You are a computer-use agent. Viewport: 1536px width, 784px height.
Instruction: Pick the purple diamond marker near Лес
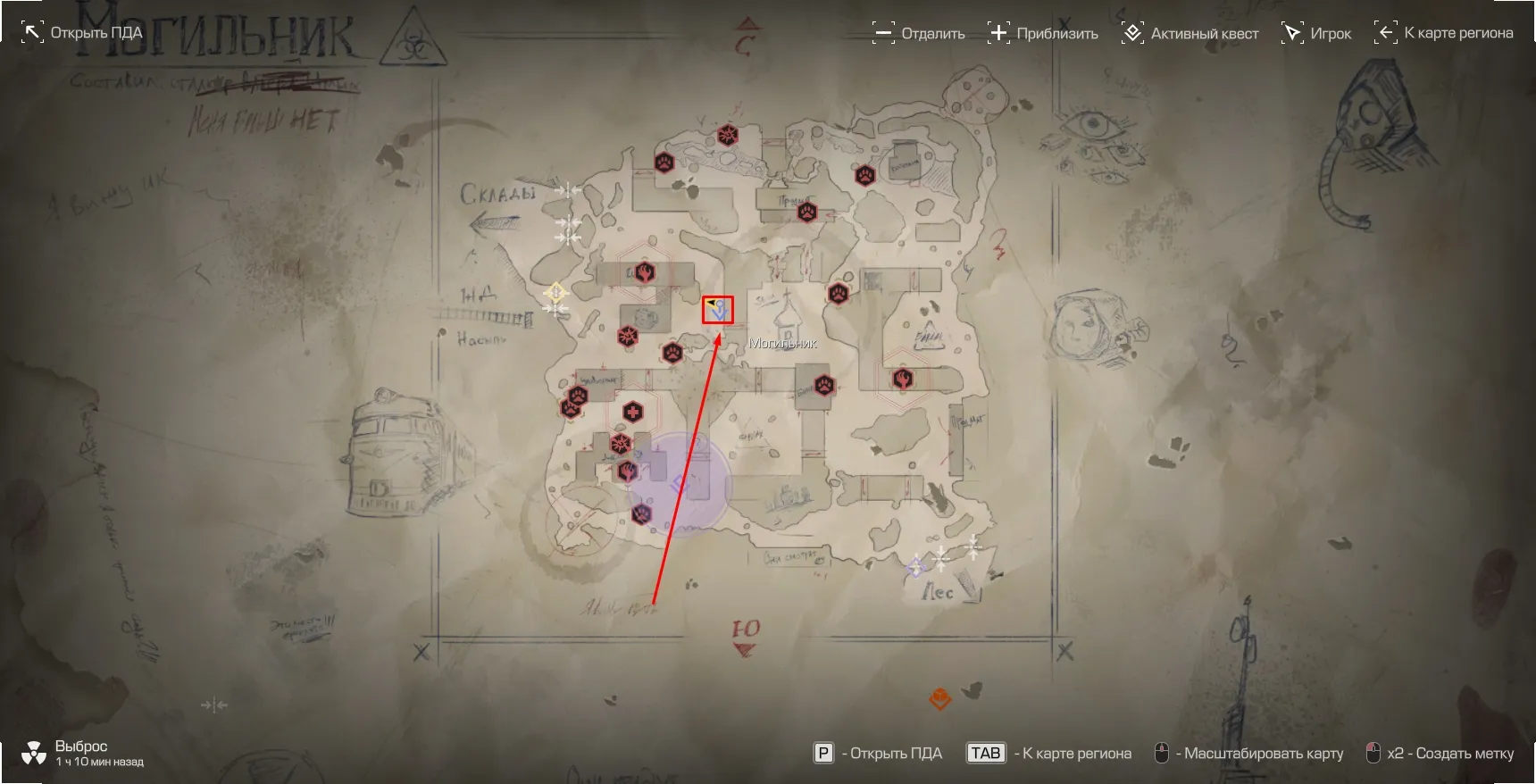pos(915,566)
